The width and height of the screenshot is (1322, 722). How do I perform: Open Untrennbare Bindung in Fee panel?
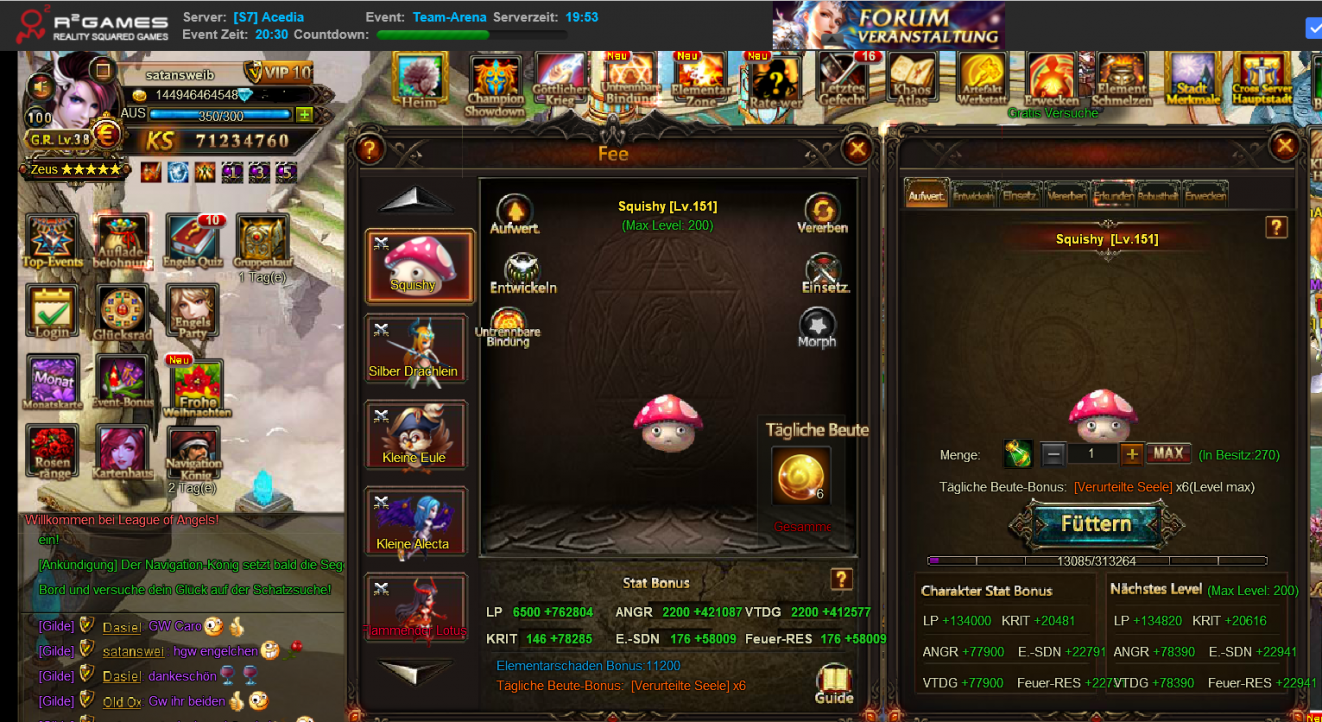point(508,326)
